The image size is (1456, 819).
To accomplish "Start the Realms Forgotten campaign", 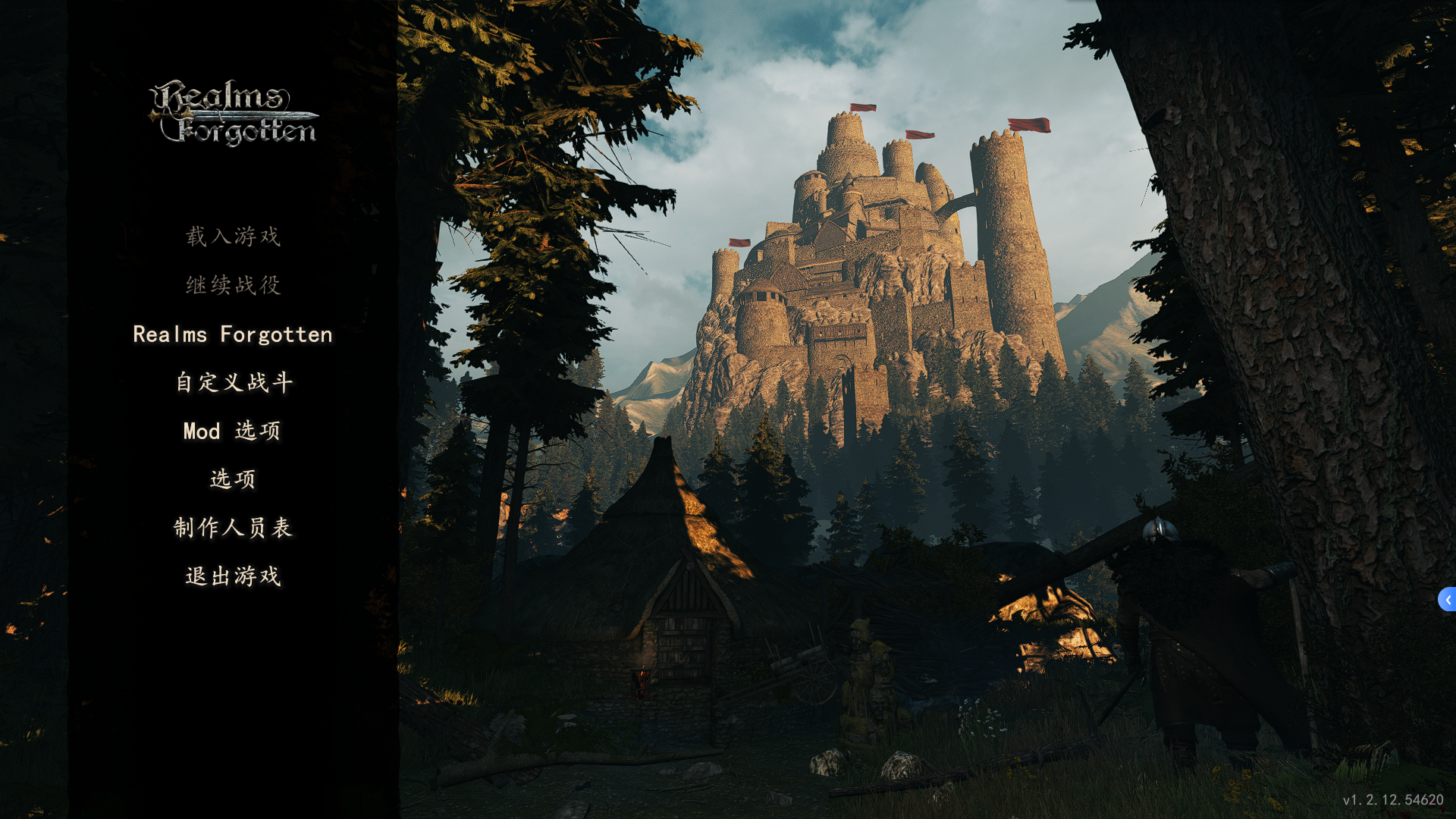I will tap(233, 334).
